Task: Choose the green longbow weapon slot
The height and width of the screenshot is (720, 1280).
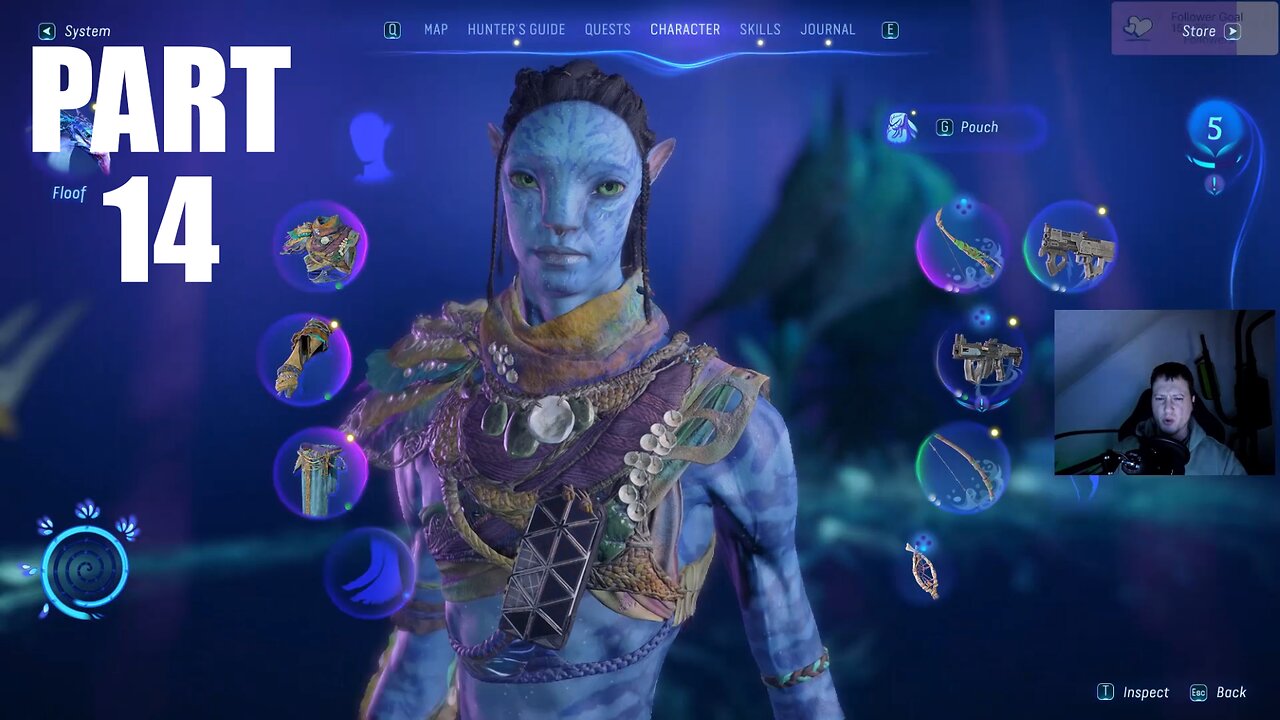Action: tap(963, 245)
